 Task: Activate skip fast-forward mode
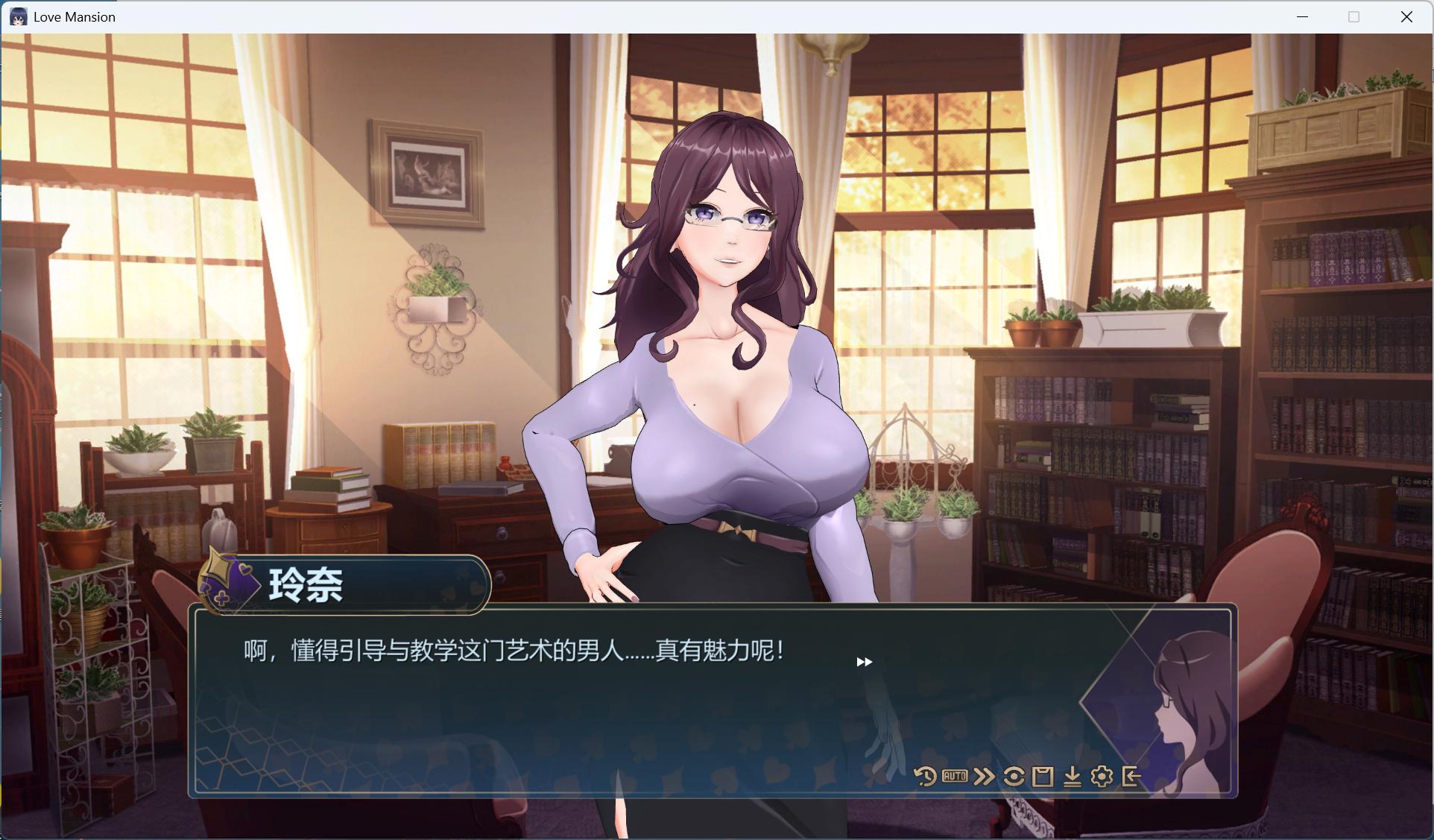[985, 776]
